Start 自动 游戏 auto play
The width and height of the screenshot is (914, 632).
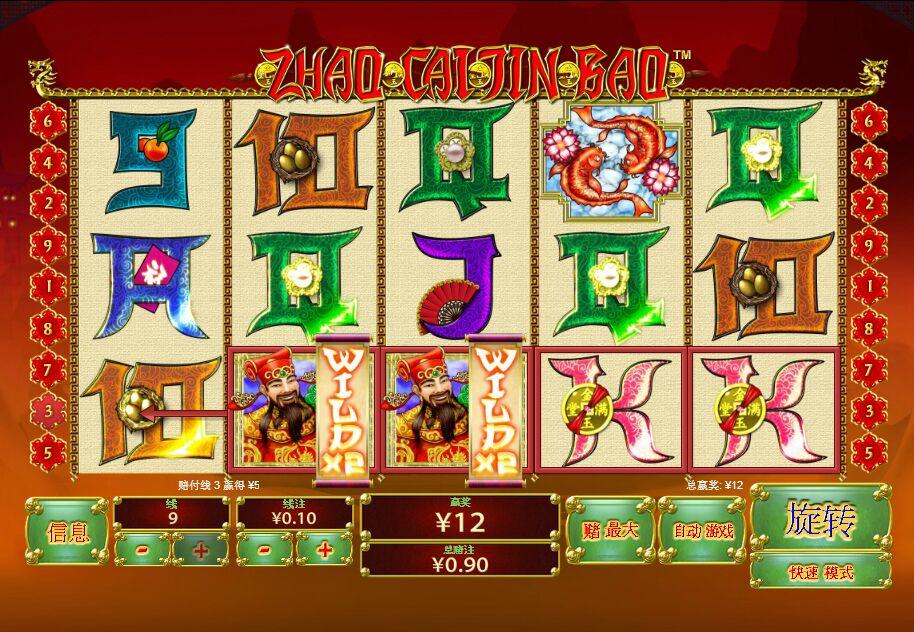pyautogui.click(x=702, y=530)
